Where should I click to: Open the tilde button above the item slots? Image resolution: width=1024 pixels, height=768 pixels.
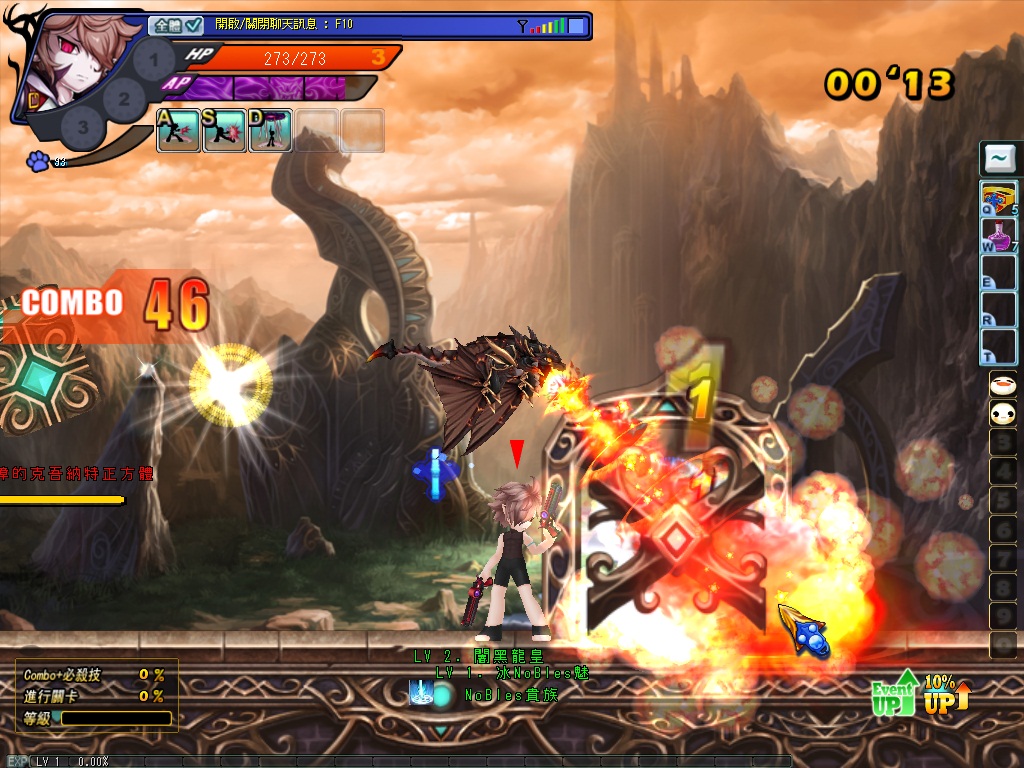click(999, 158)
